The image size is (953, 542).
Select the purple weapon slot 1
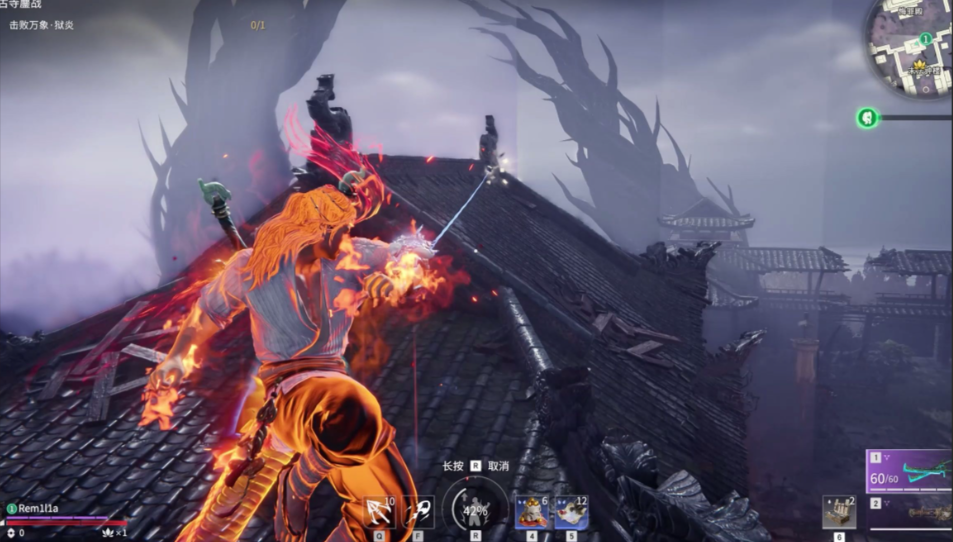point(910,470)
